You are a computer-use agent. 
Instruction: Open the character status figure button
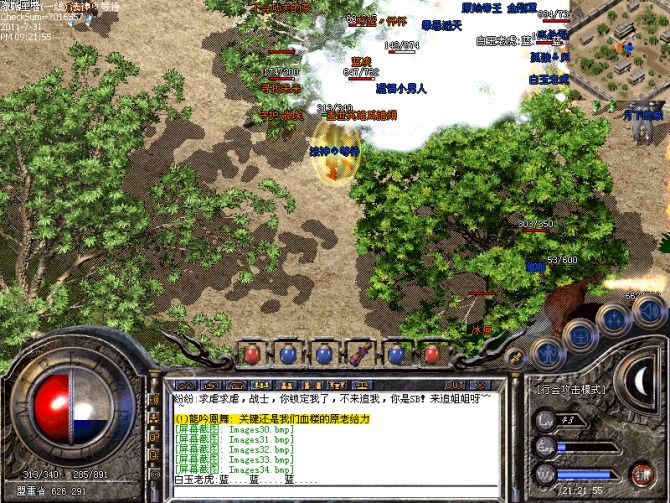547,352
